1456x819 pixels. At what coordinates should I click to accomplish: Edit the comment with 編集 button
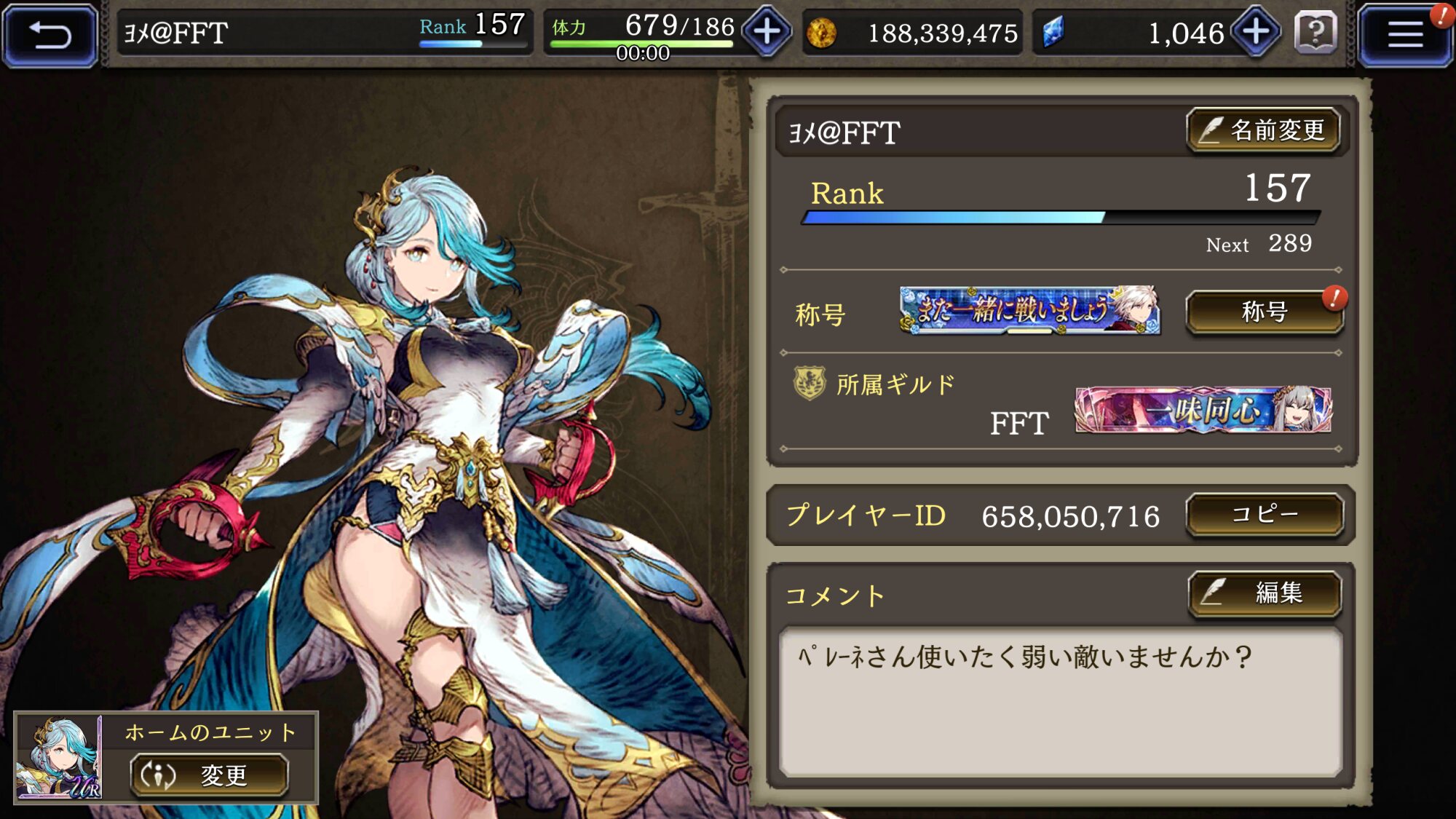pyautogui.click(x=1265, y=593)
